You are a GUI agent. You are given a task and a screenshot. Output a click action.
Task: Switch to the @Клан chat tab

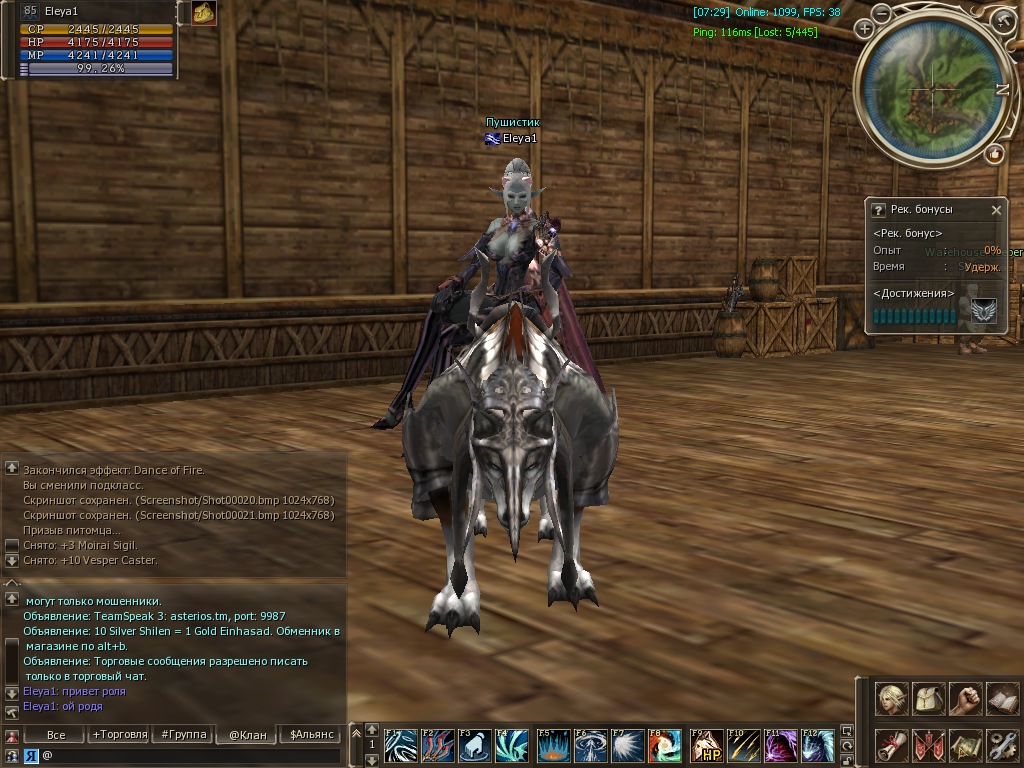pyautogui.click(x=247, y=735)
